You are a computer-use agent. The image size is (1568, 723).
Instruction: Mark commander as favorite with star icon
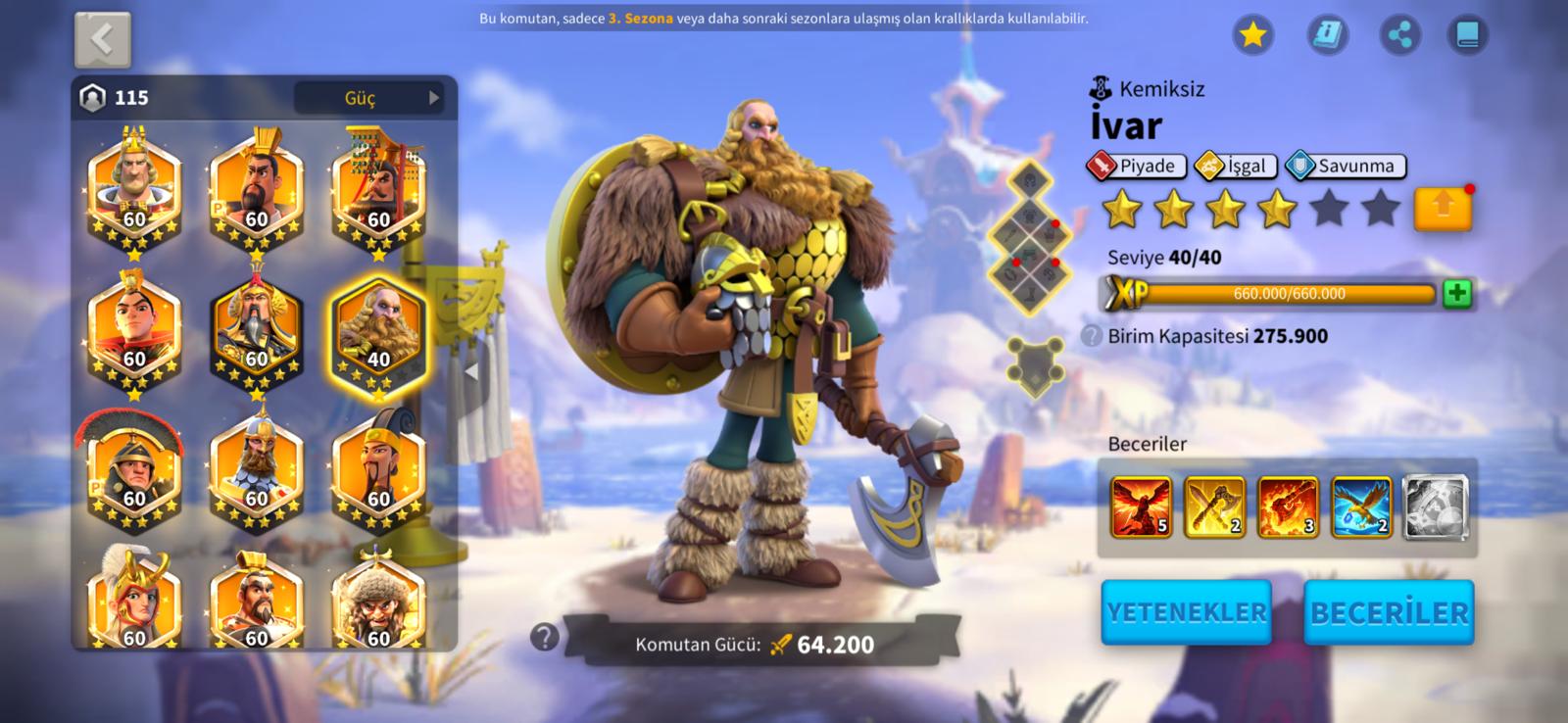(1252, 36)
